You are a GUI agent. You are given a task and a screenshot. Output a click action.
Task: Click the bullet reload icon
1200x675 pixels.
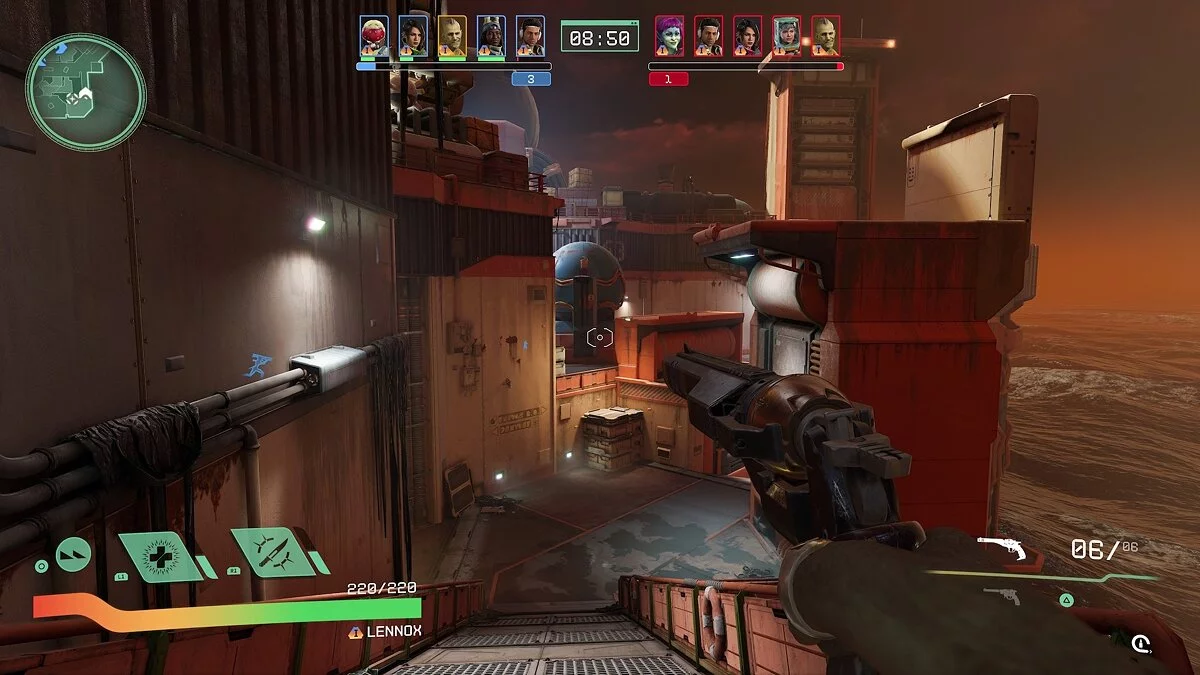coord(1141,644)
